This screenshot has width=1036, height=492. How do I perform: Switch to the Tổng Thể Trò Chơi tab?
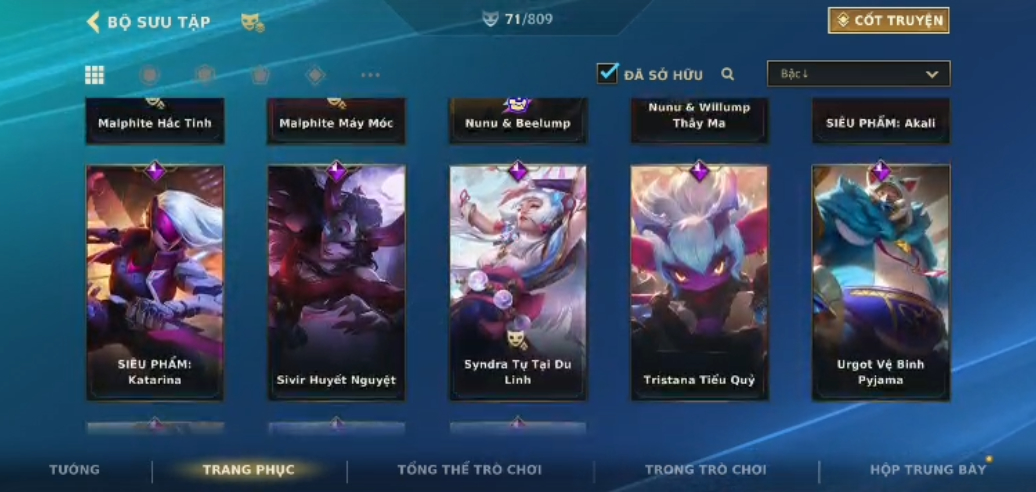click(469, 470)
